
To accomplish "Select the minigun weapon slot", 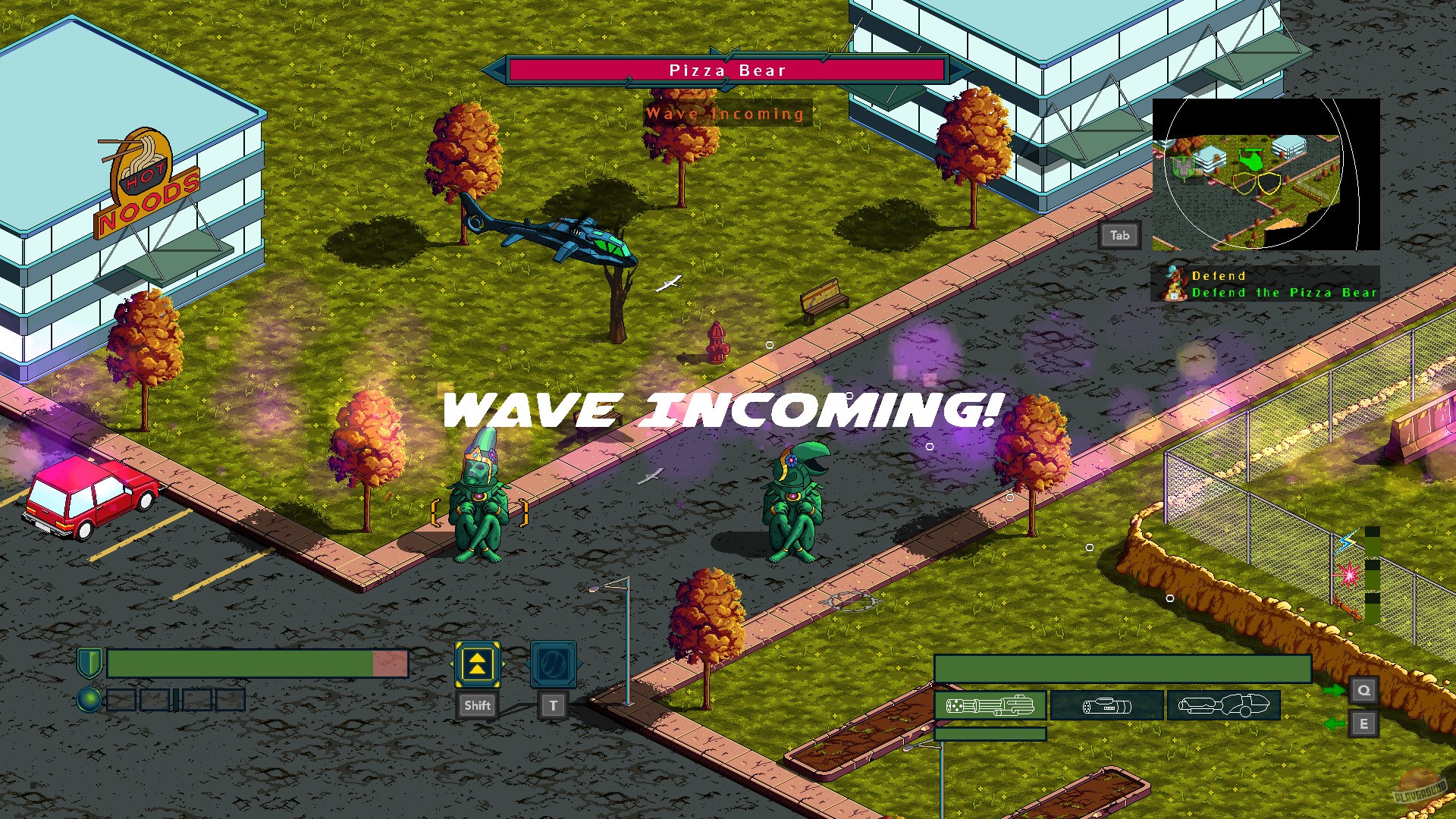I will tap(990, 705).
